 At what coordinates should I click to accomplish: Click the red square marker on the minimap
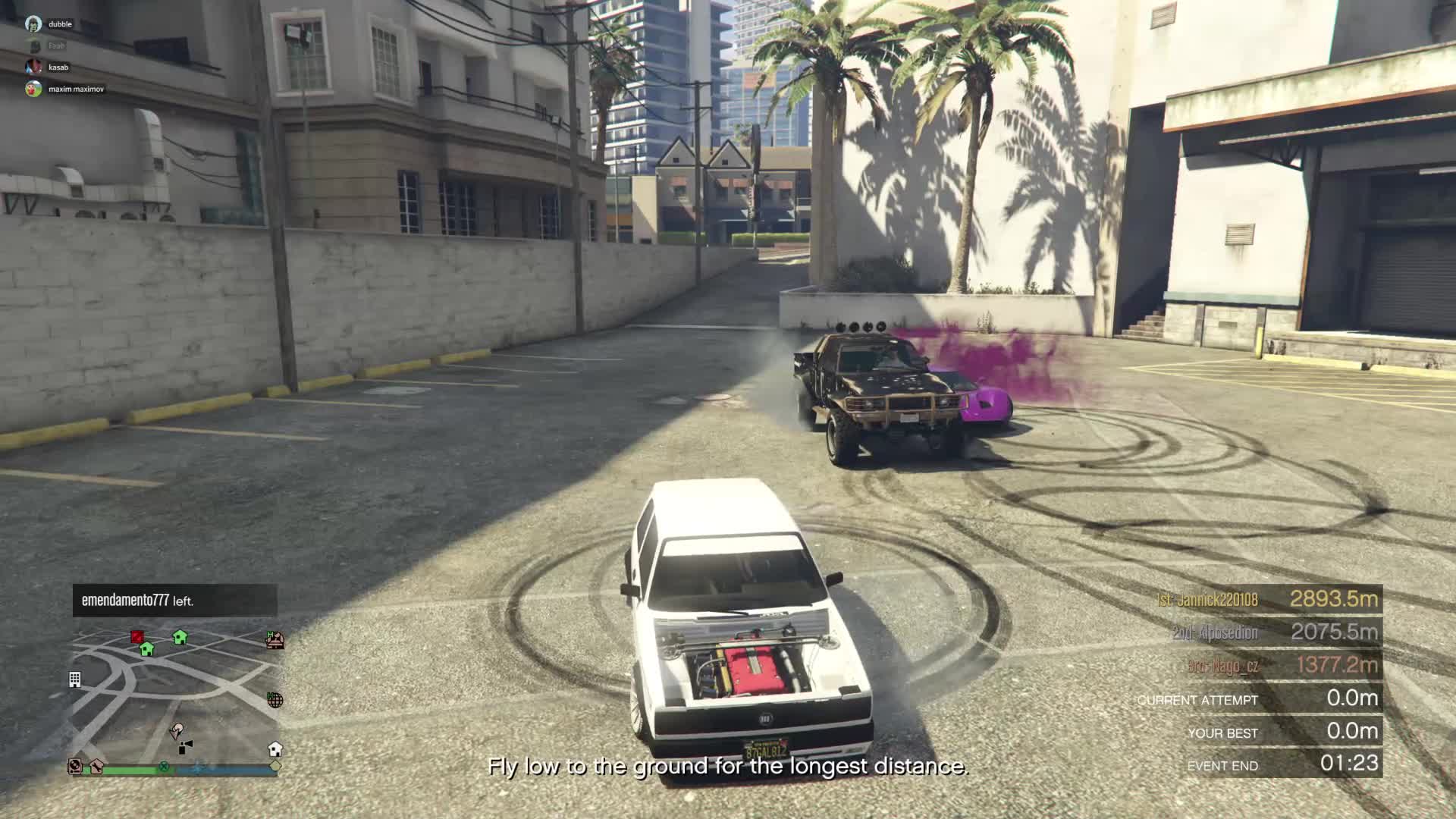coord(137,636)
